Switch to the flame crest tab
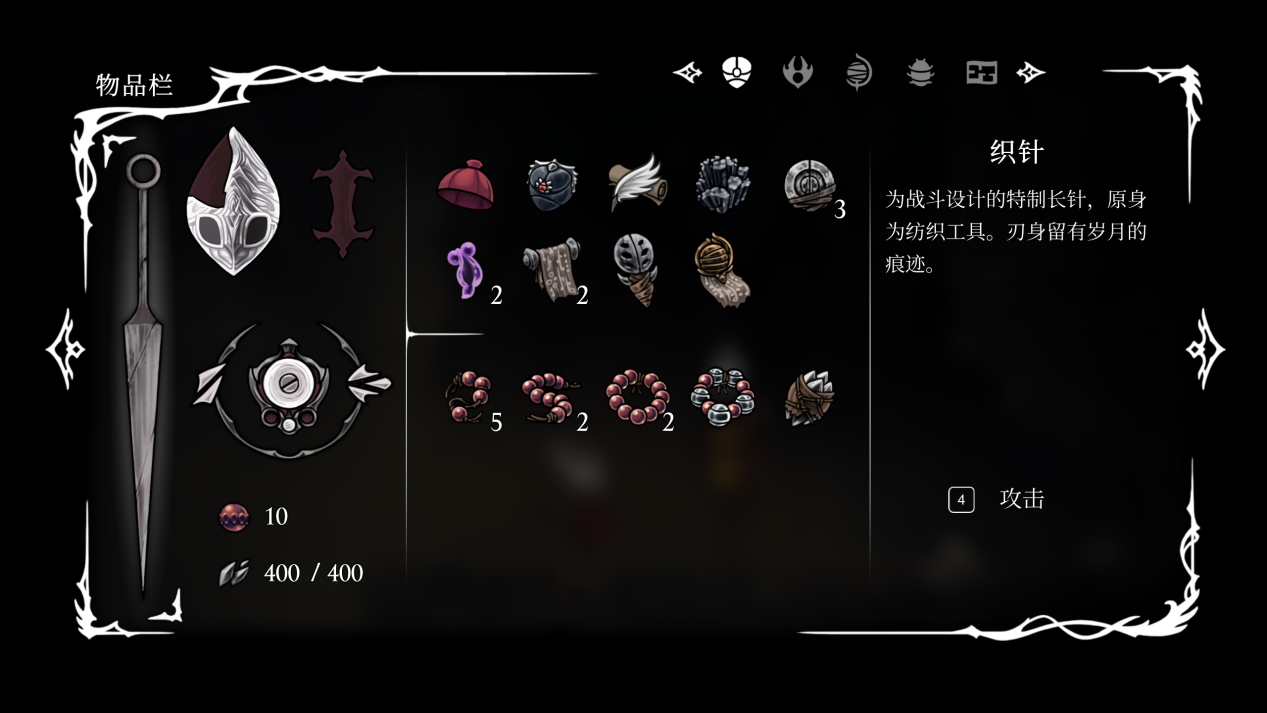Viewport: 1267px width, 713px height. coord(798,72)
